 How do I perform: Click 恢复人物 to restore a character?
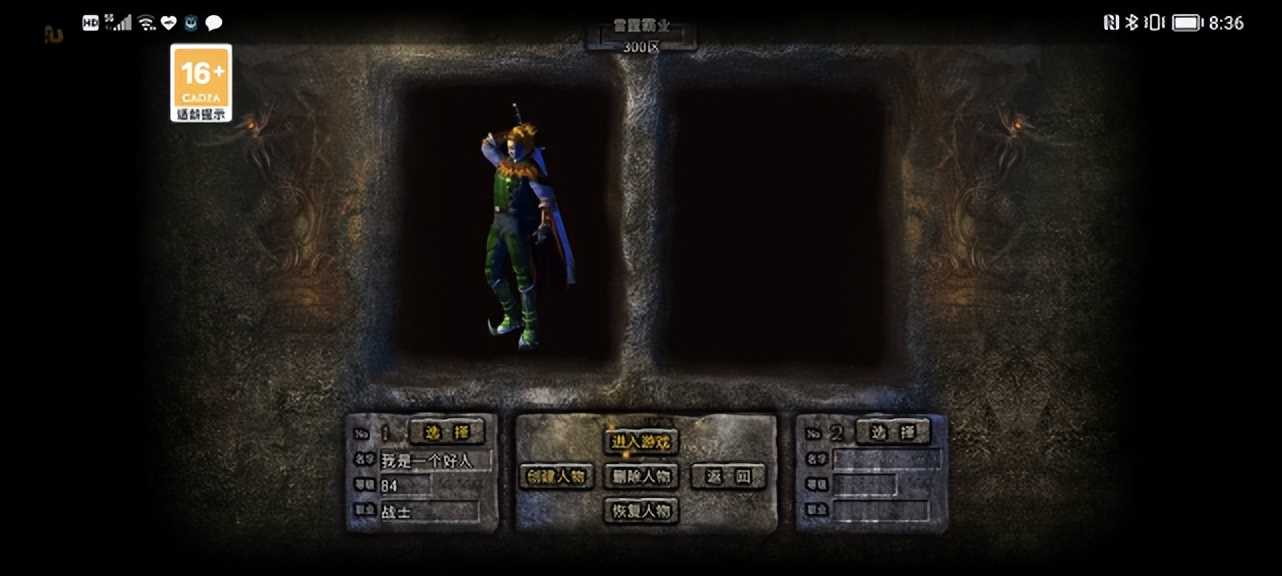click(641, 510)
